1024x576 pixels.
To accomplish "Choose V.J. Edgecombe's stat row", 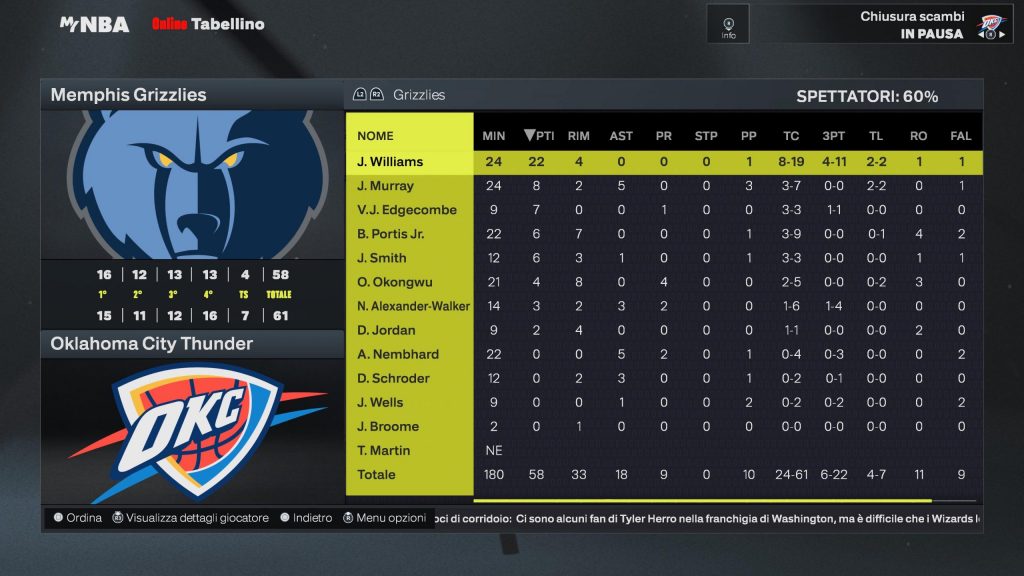I will [407, 210].
